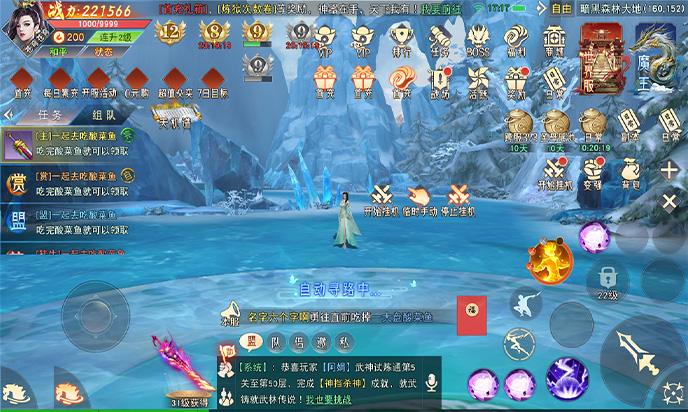Switch to the 组队 team tab
The height and width of the screenshot is (412, 688).
(x=104, y=115)
